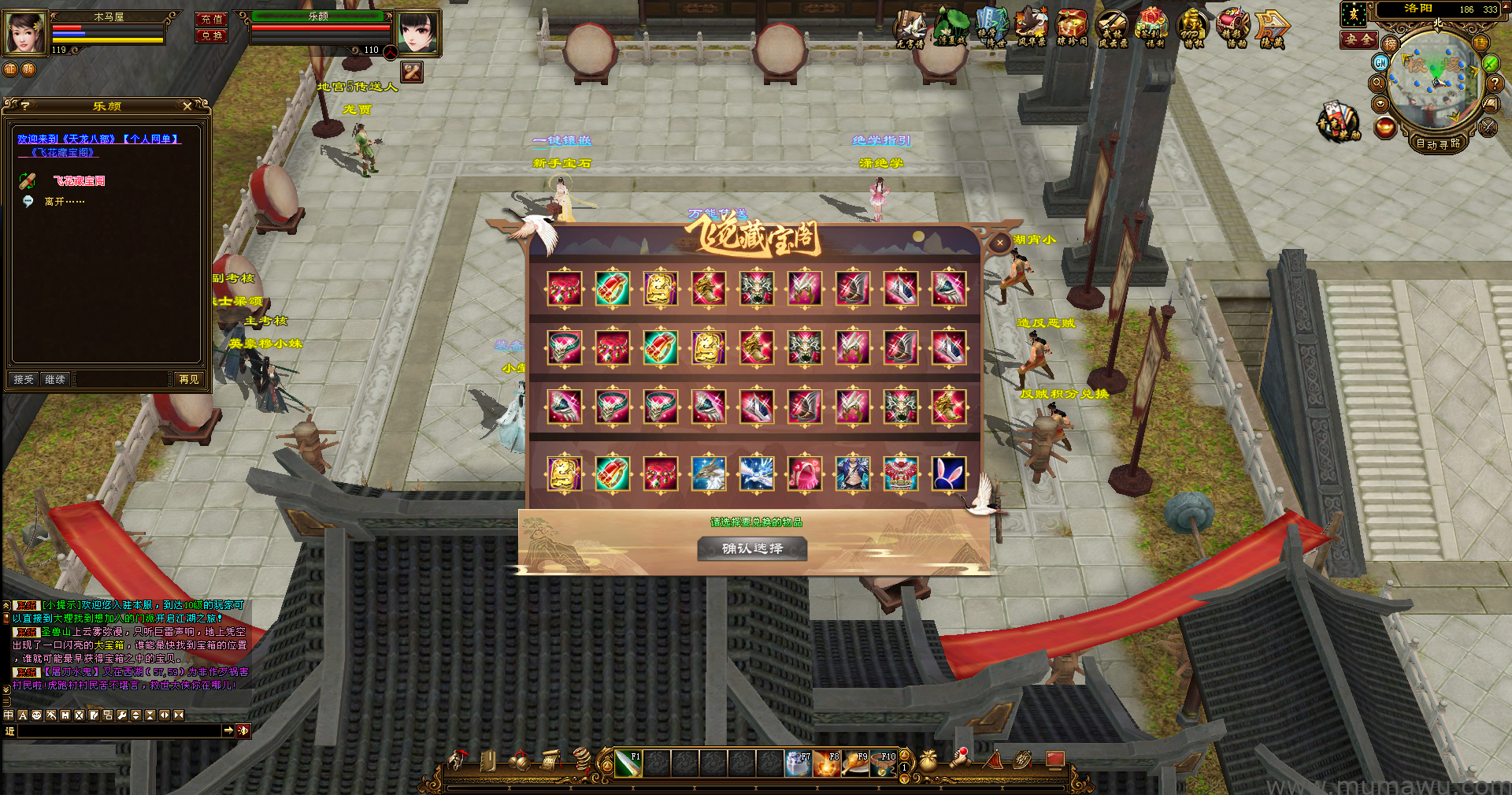
Task: Close the 飞花藏宝阁 treasure window
Action: (1000, 243)
